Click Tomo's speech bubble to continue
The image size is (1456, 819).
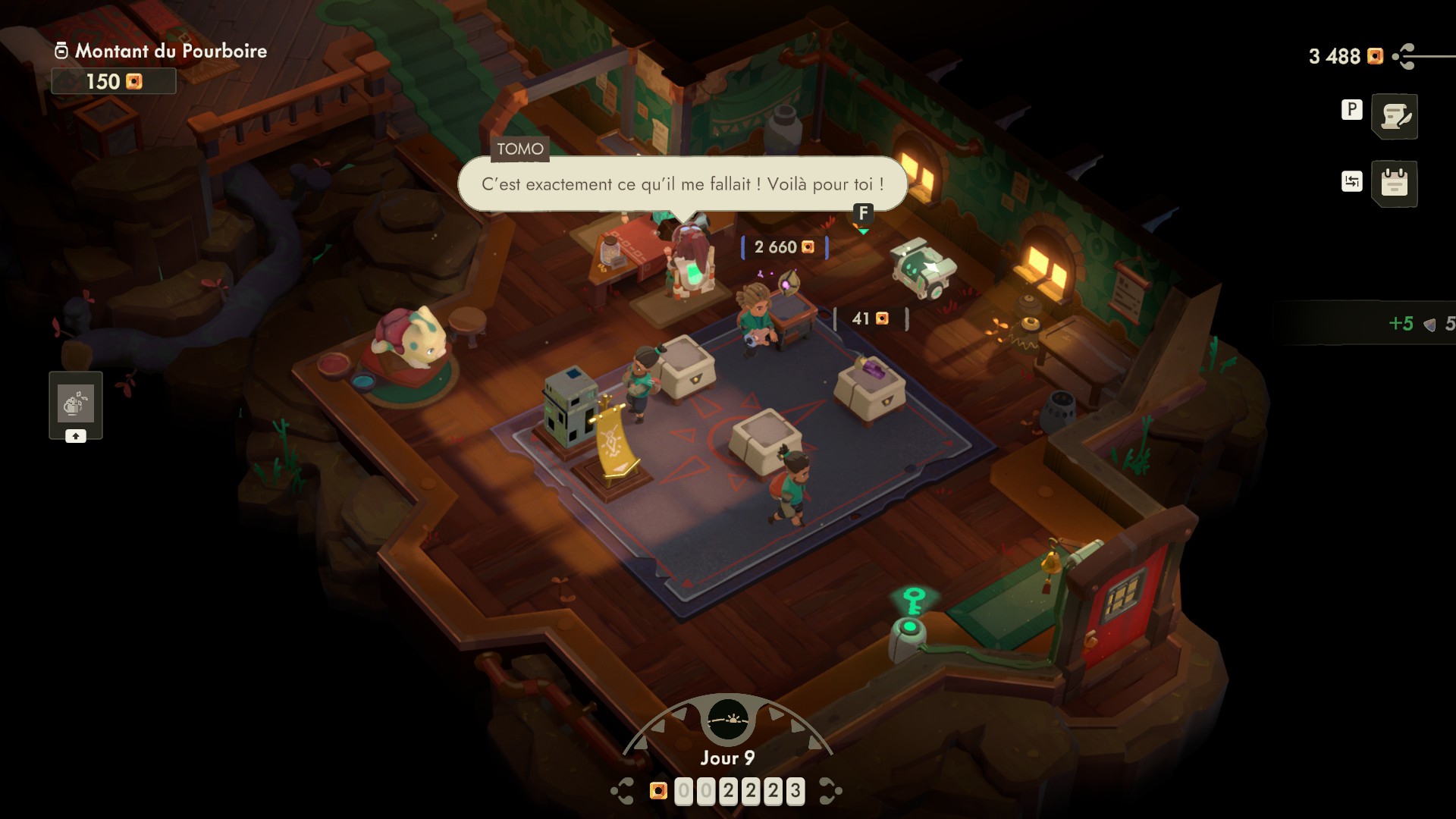tap(682, 184)
